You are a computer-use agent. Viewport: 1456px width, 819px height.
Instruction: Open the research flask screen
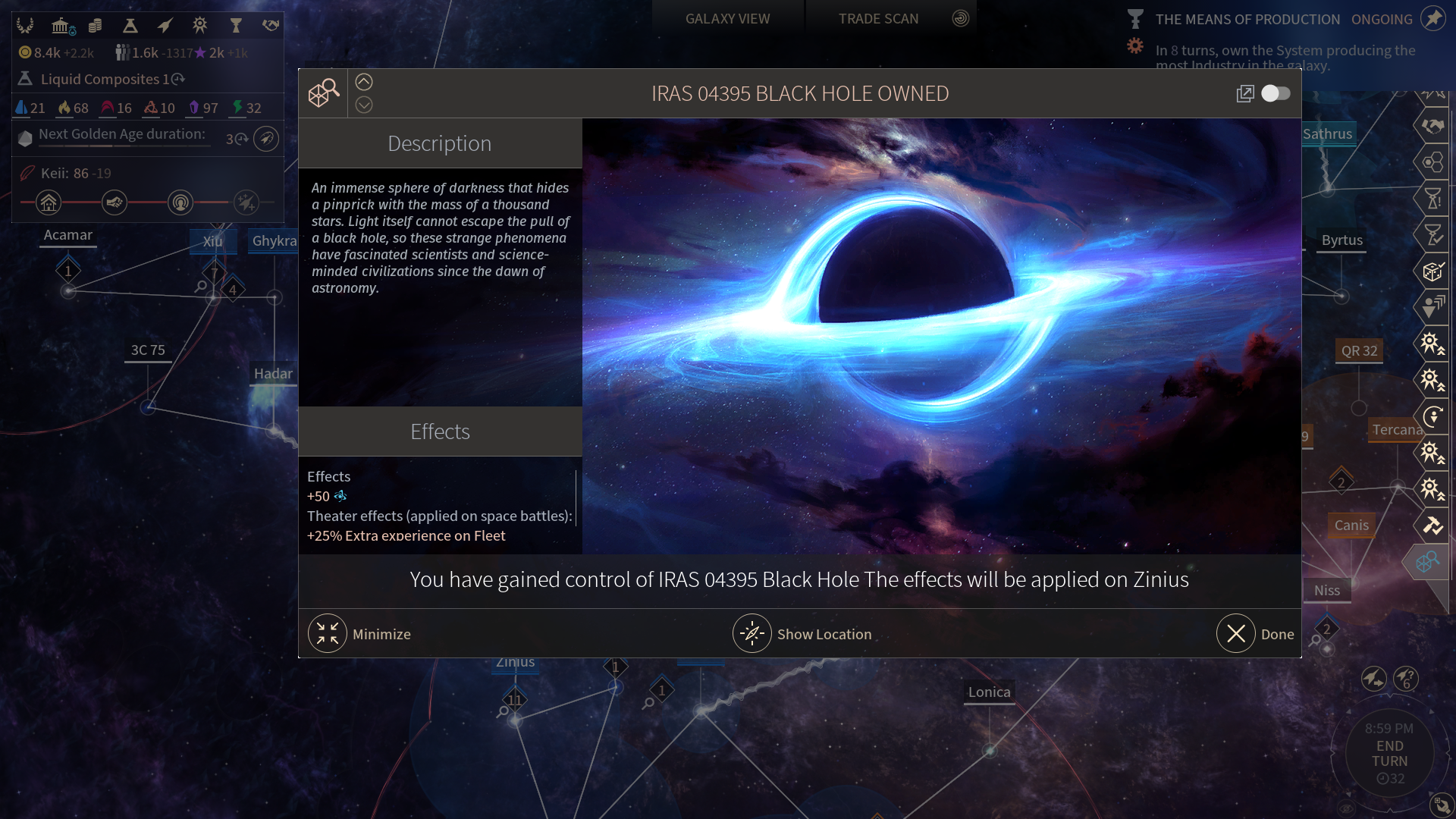tap(130, 26)
